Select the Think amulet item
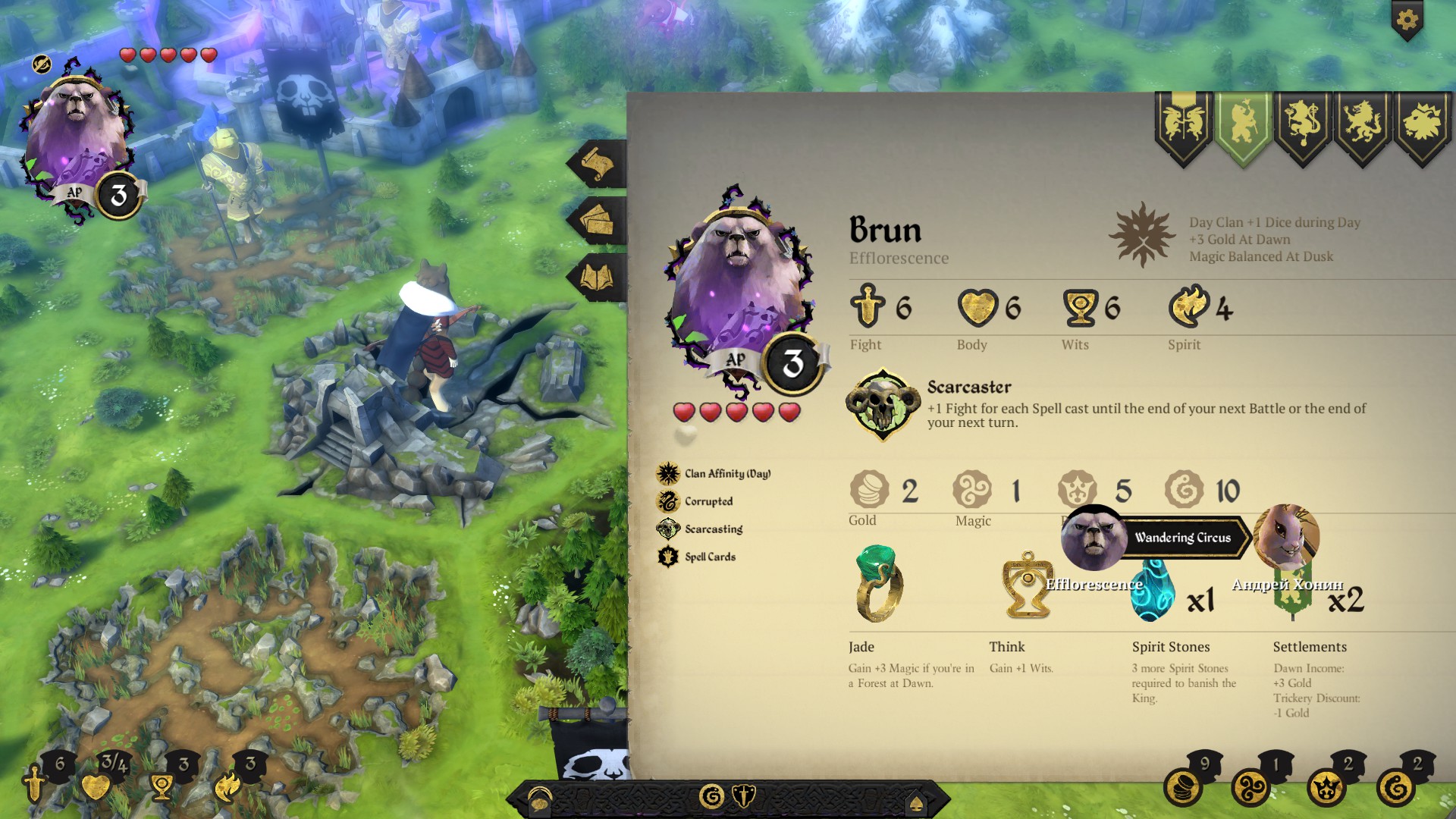 pos(1026,585)
